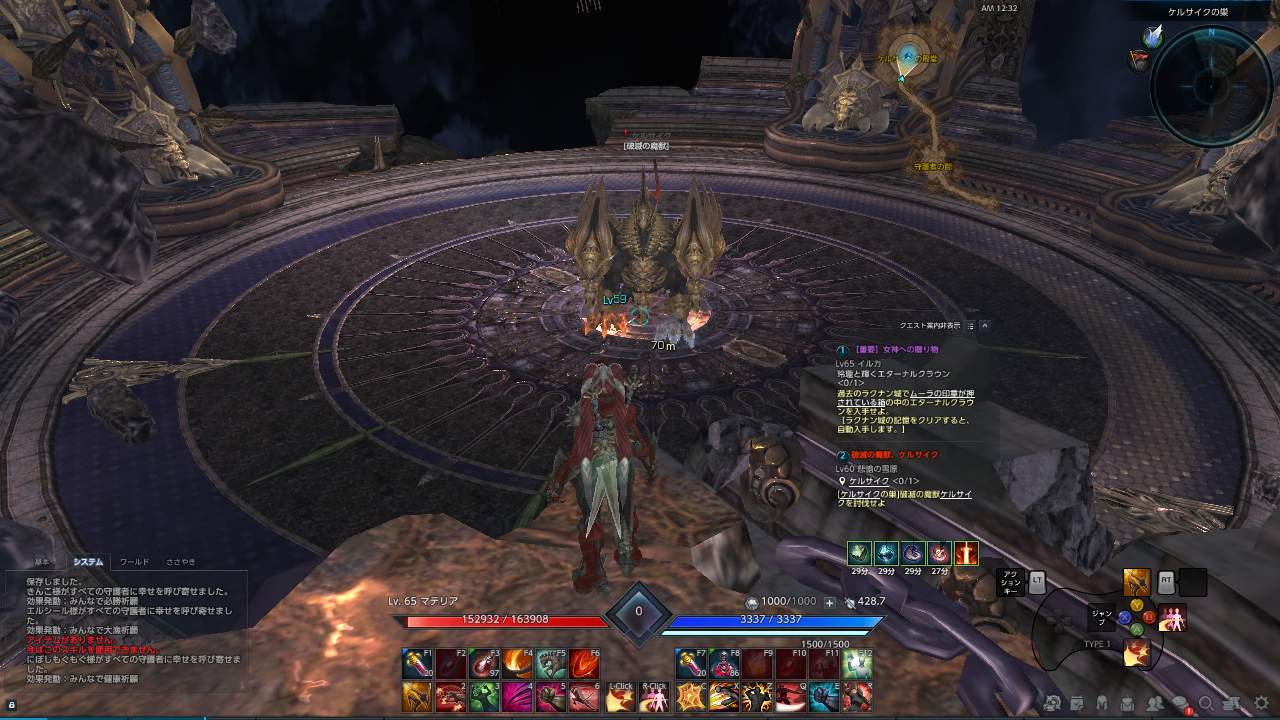Screen dimensions: 1280x720
Task: Click the クエスト案内非表示 button
Action: 930,325
